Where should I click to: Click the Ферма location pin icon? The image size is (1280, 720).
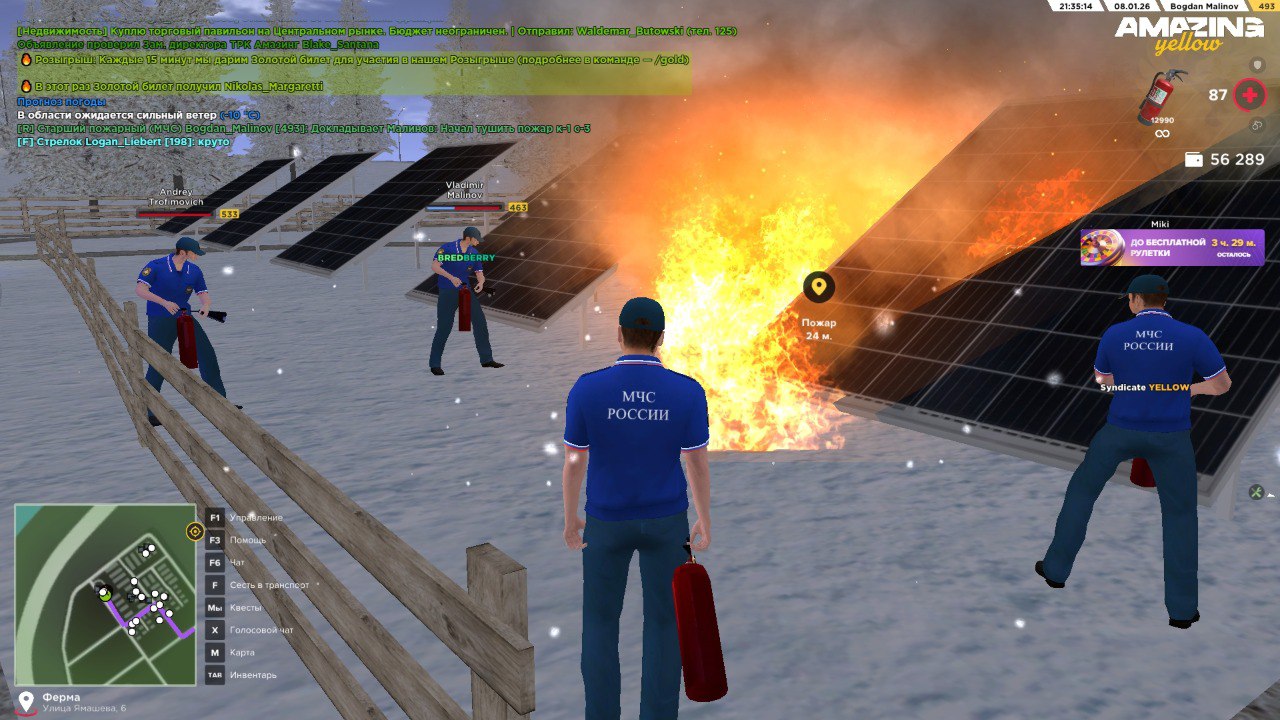[26, 701]
